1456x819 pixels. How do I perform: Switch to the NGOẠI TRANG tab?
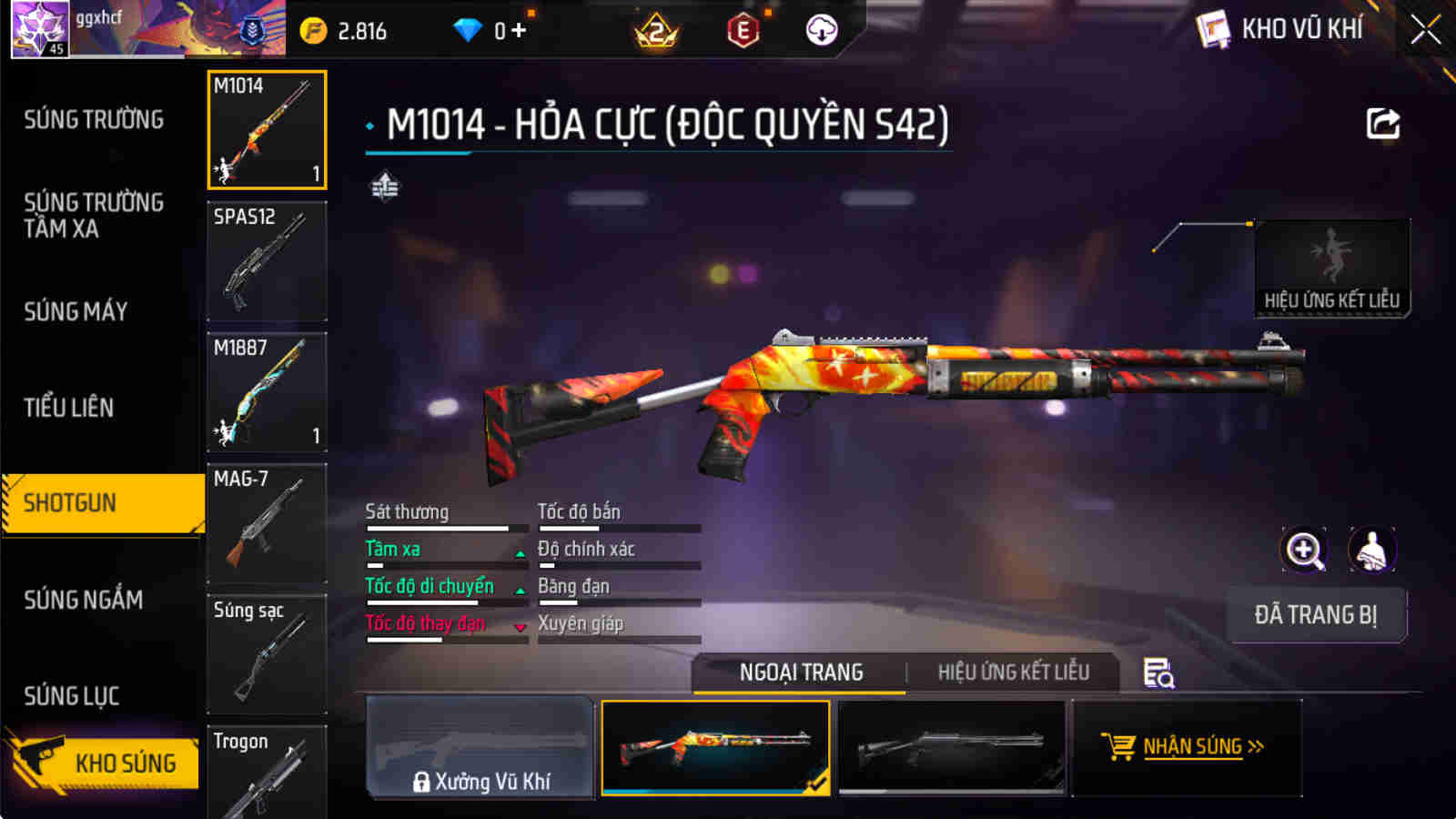coord(802,672)
